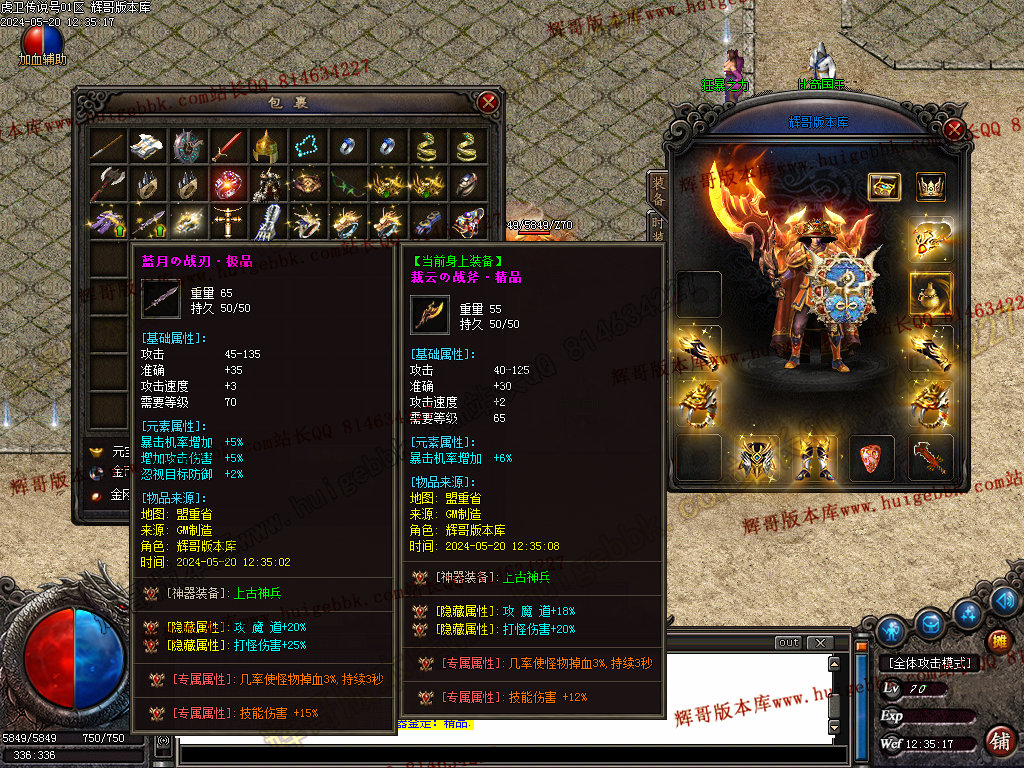Image resolution: width=1024 pixels, height=768 pixels.
Task: Click the crown icon in equipment panel
Action: tap(931, 187)
